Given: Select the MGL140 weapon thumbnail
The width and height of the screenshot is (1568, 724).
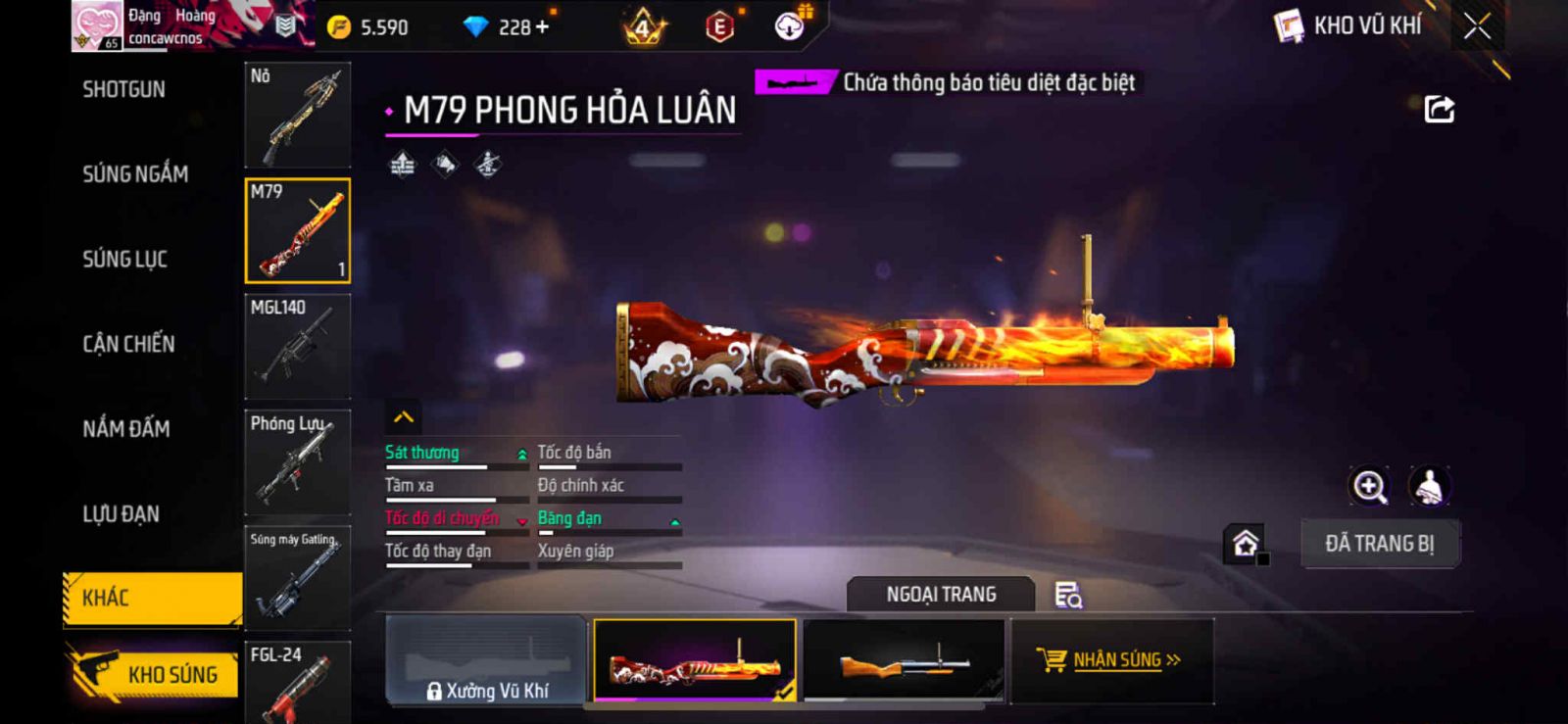Looking at the screenshot, I should click(x=297, y=347).
